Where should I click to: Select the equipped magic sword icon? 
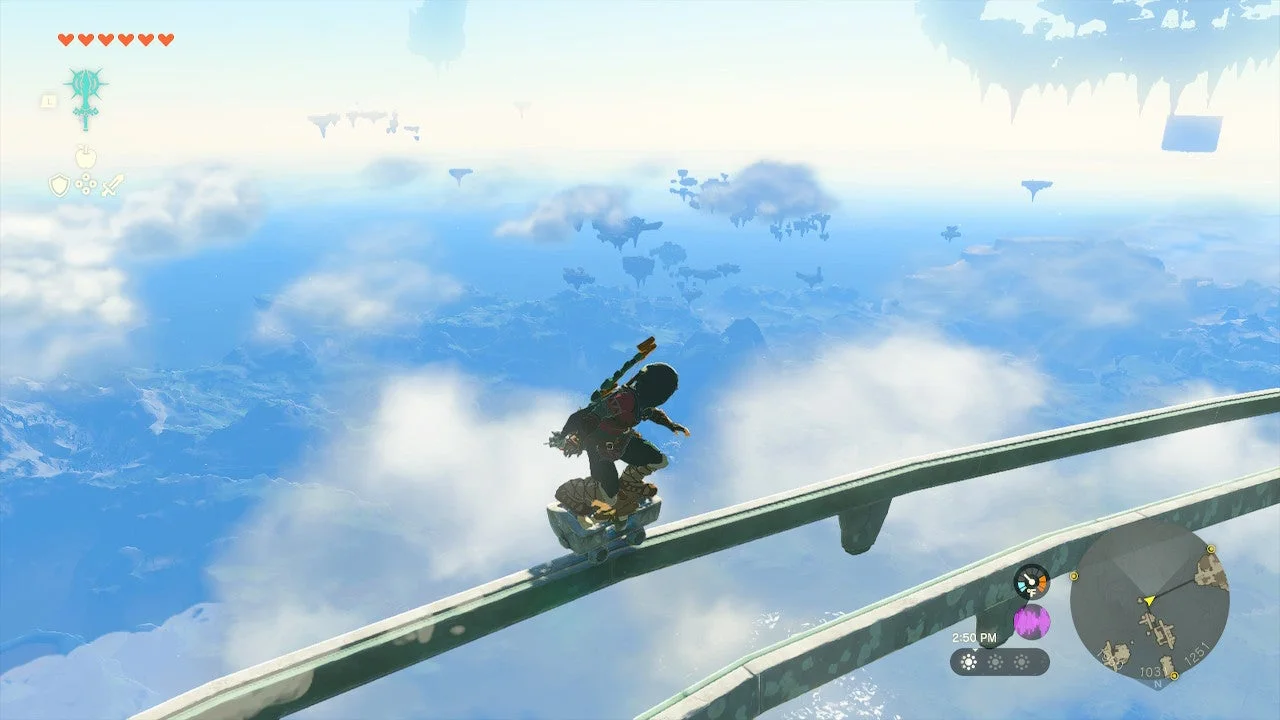(85, 93)
